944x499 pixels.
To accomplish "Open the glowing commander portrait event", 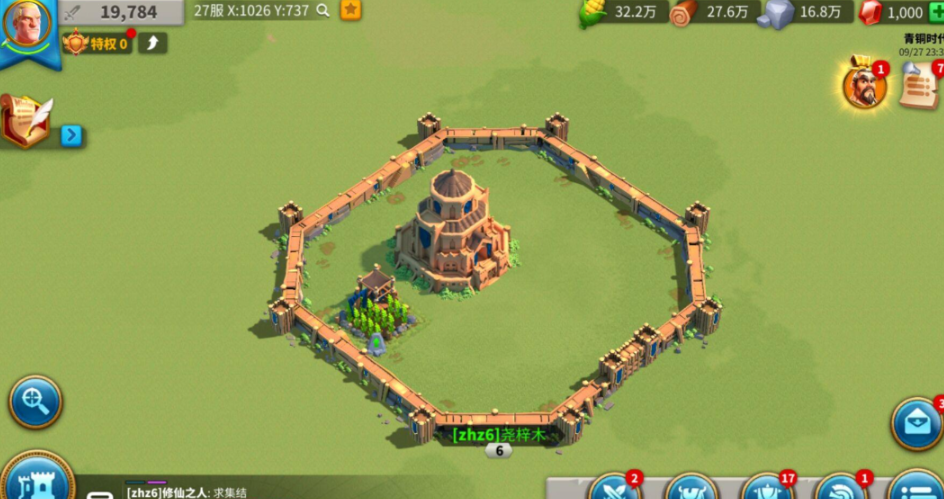I will pyautogui.click(x=864, y=86).
